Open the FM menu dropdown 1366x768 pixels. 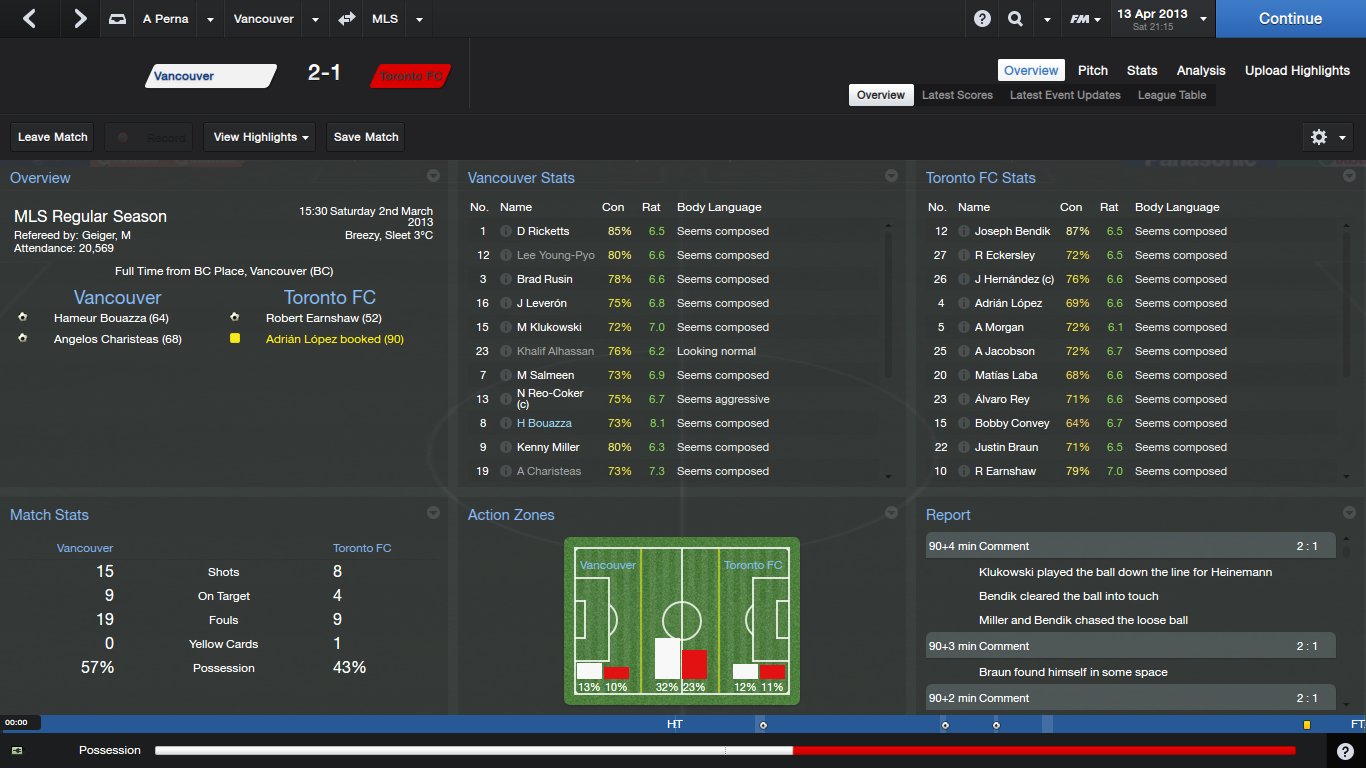pyautogui.click(x=1085, y=19)
